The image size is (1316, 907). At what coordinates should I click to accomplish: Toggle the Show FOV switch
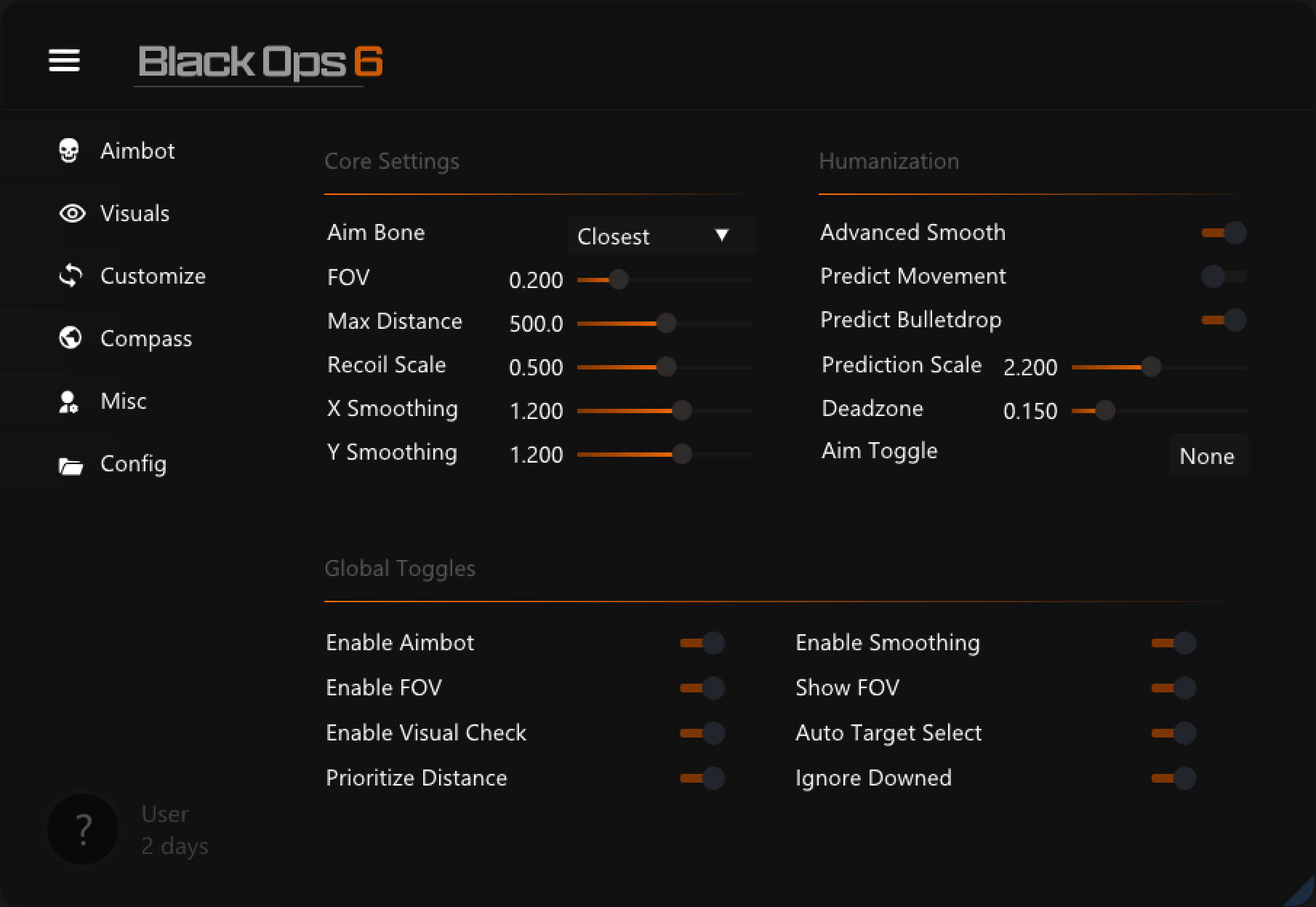point(1173,688)
